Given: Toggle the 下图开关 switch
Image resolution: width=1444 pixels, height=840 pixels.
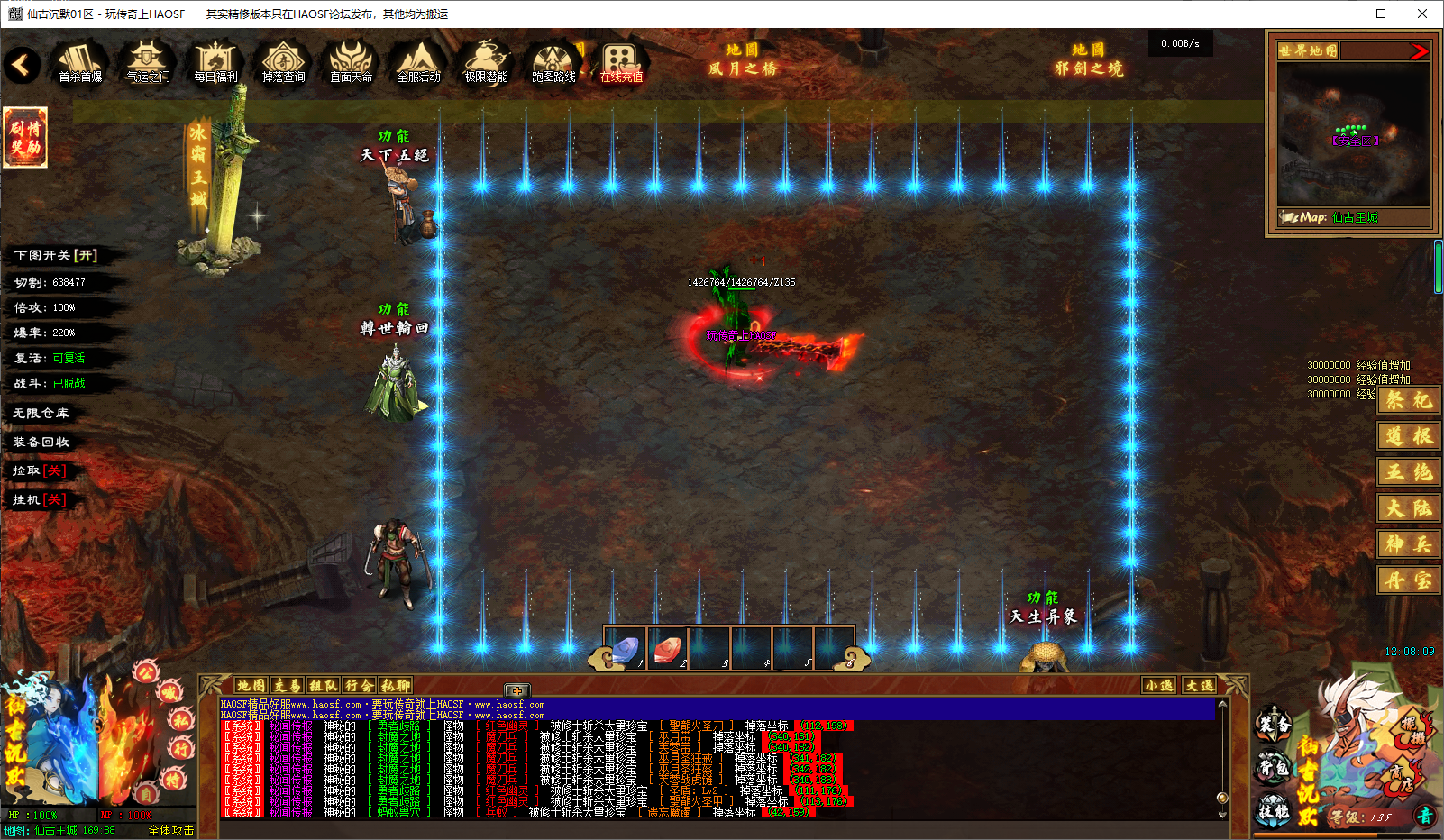Looking at the screenshot, I should 56,256.
